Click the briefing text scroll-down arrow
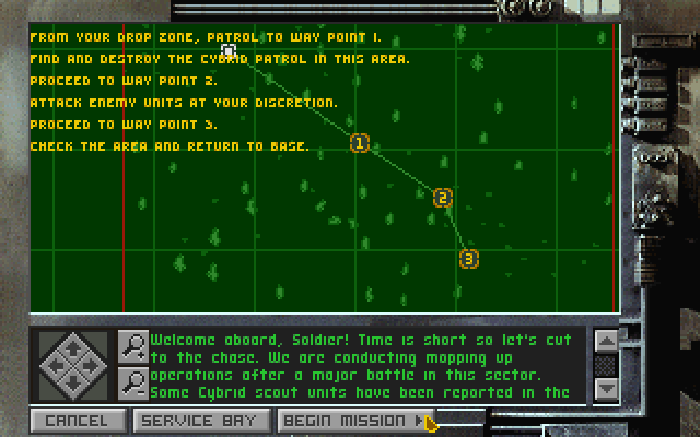Screen dimensions: 700x437 click(606, 388)
